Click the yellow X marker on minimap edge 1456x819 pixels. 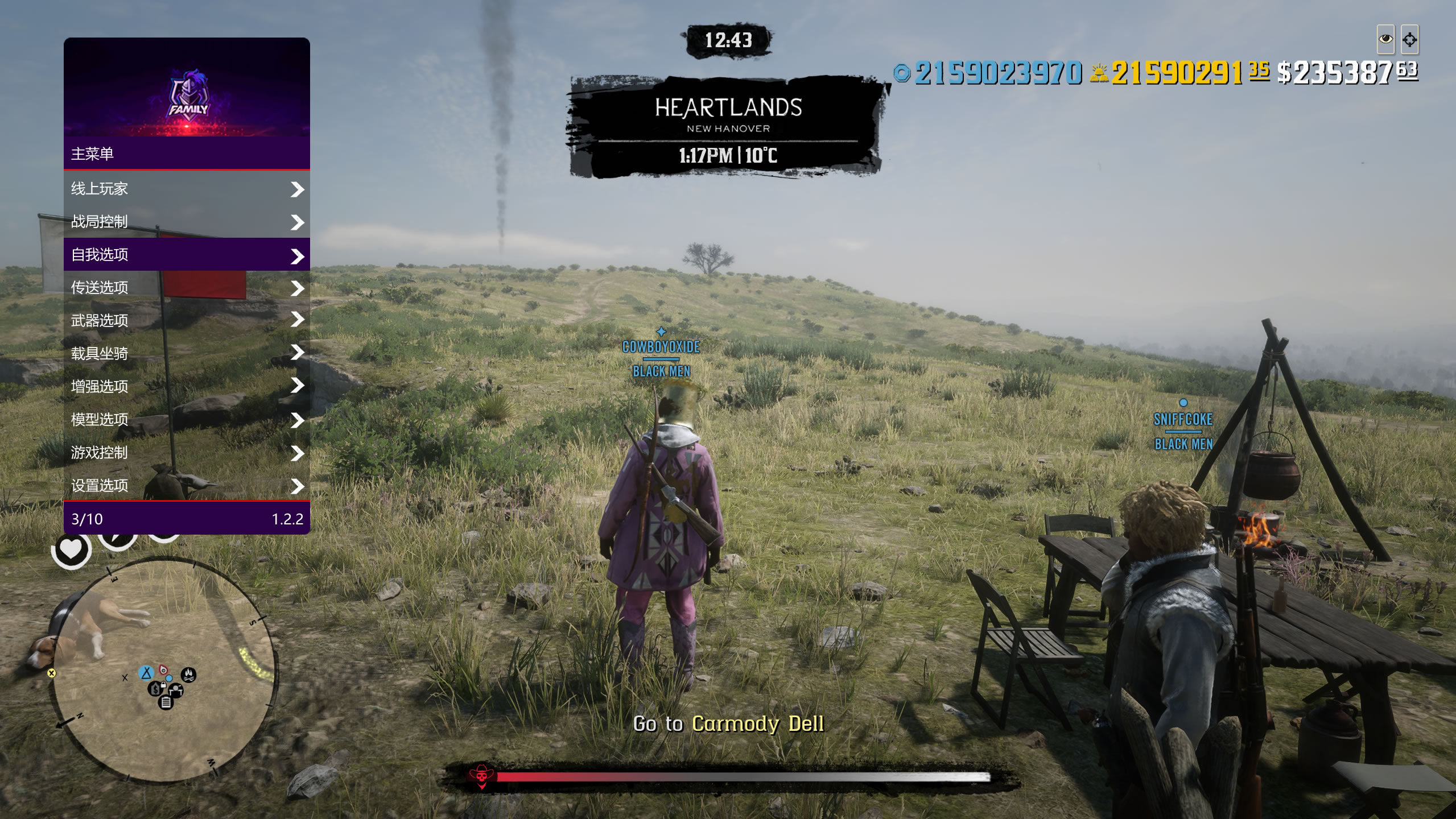pyautogui.click(x=51, y=673)
